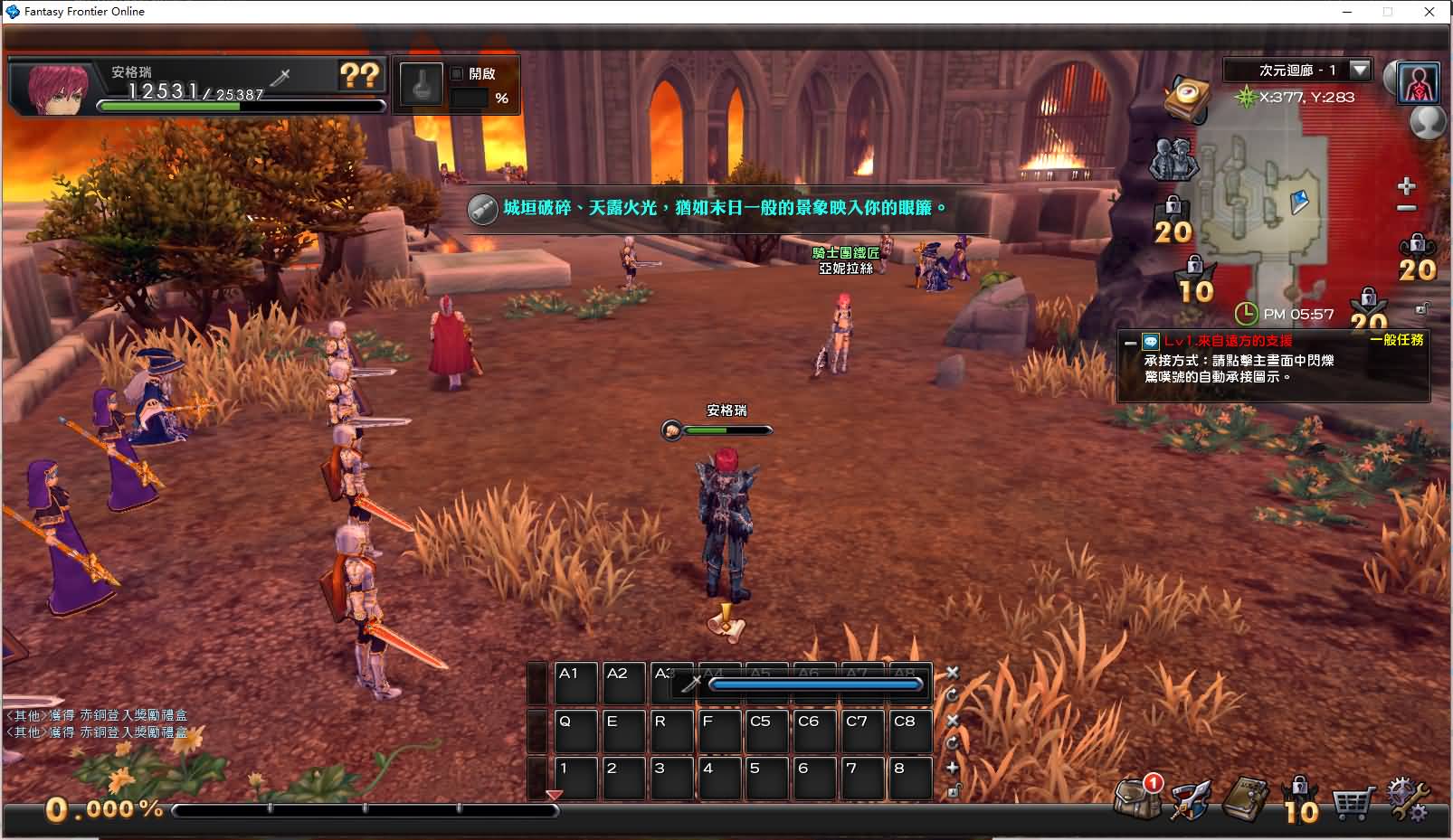Click the orange question marks level icon

pyautogui.click(x=359, y=75)
